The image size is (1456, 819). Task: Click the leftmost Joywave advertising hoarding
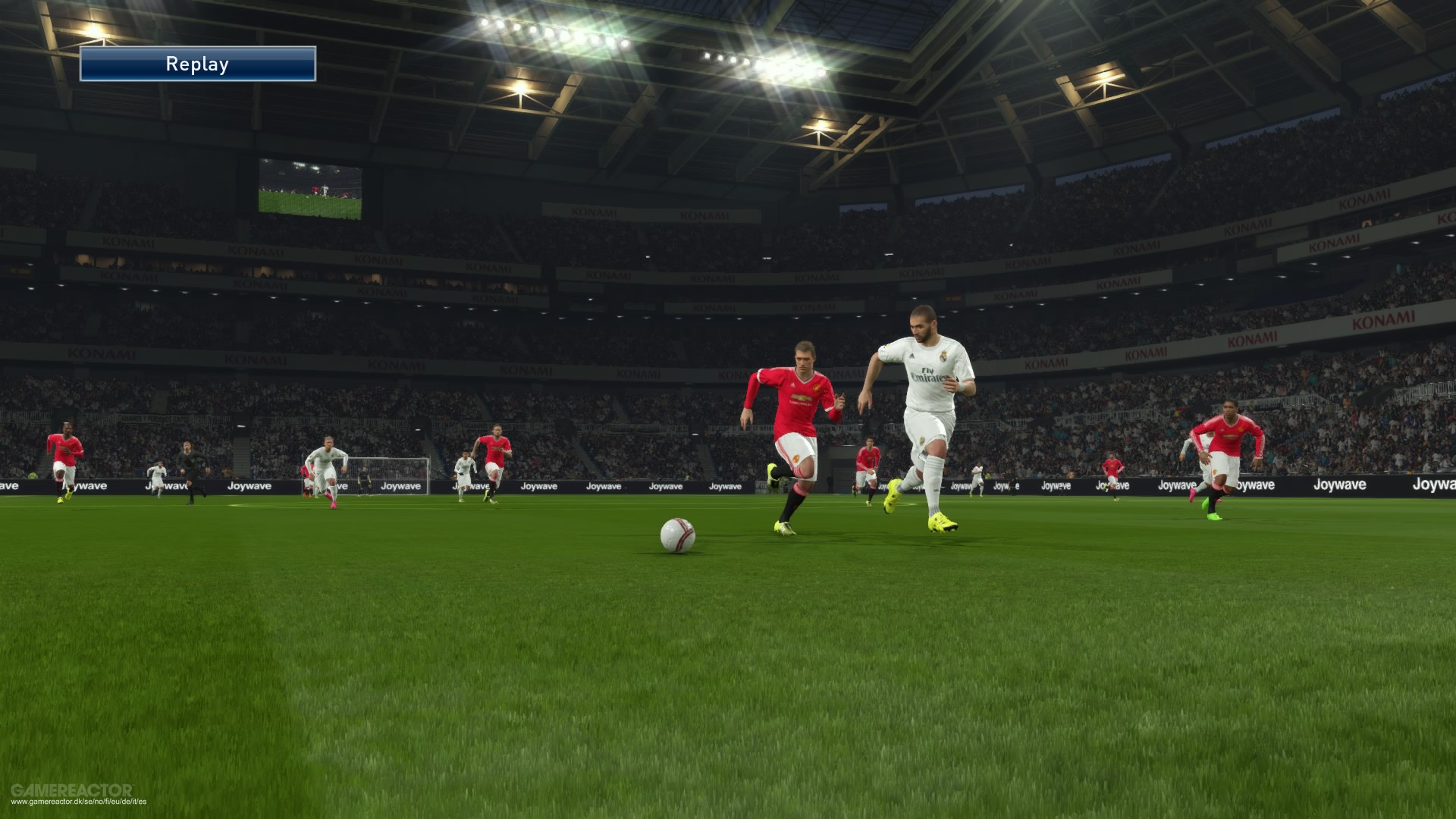coord(11,485)
